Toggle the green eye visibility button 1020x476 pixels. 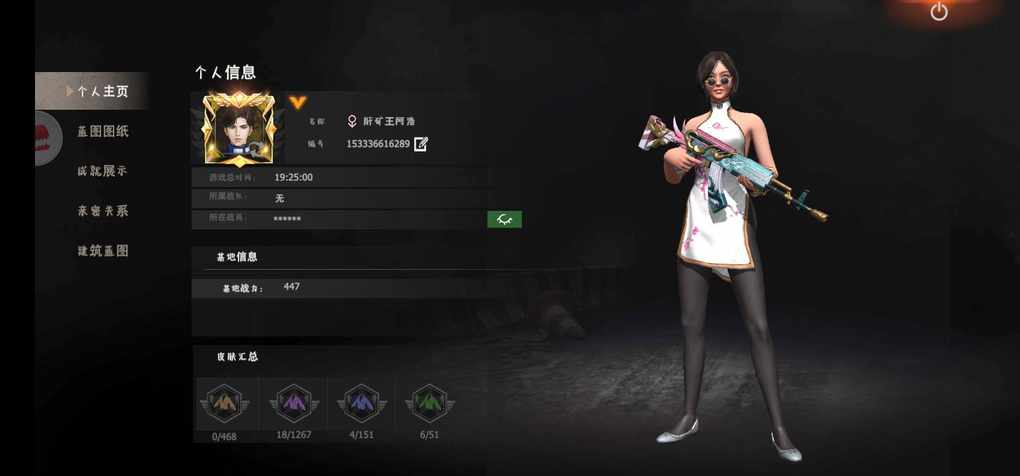click(504, 219)
